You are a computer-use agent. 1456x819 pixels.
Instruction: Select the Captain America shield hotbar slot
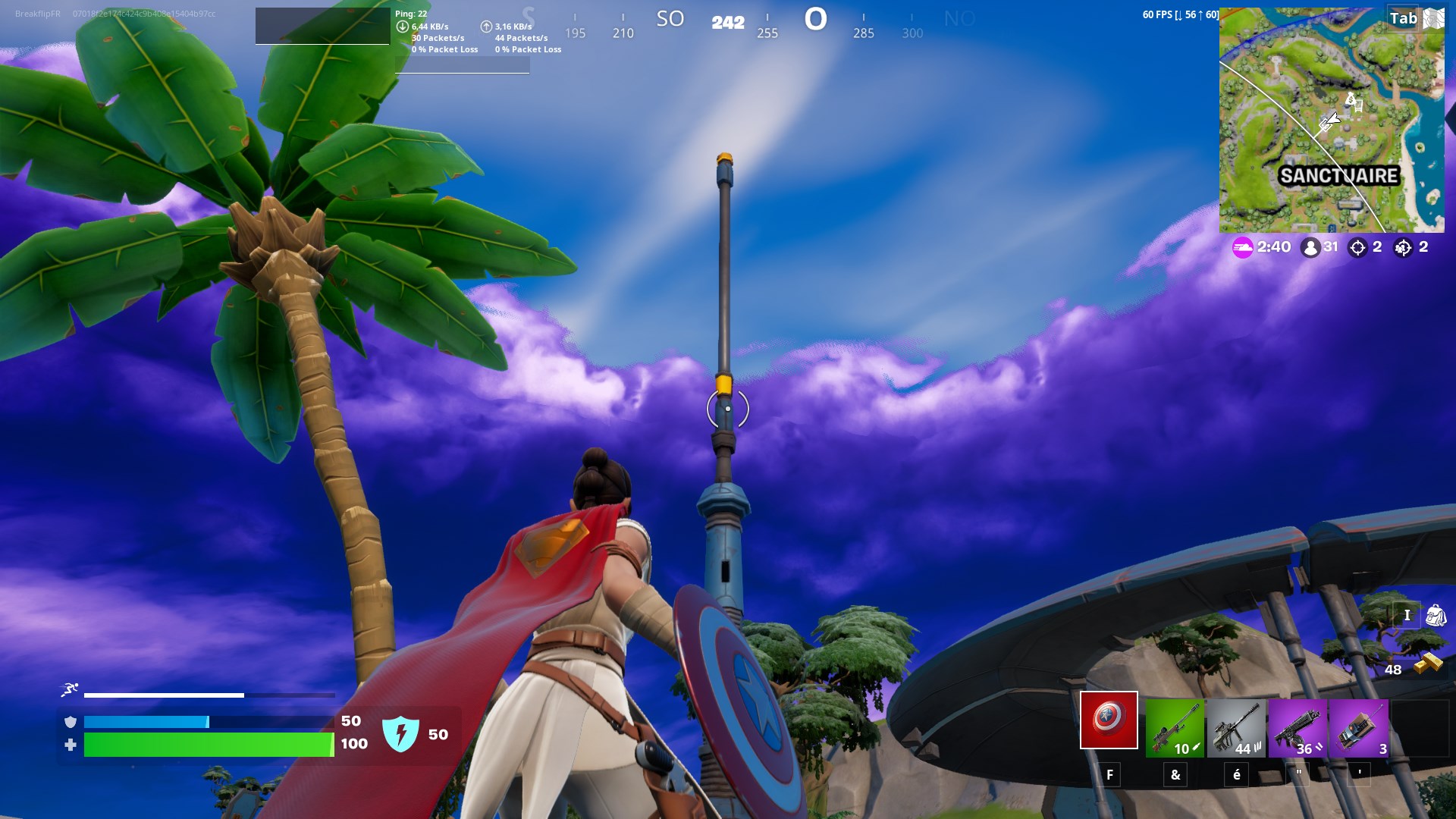[x=1109, y=721]
